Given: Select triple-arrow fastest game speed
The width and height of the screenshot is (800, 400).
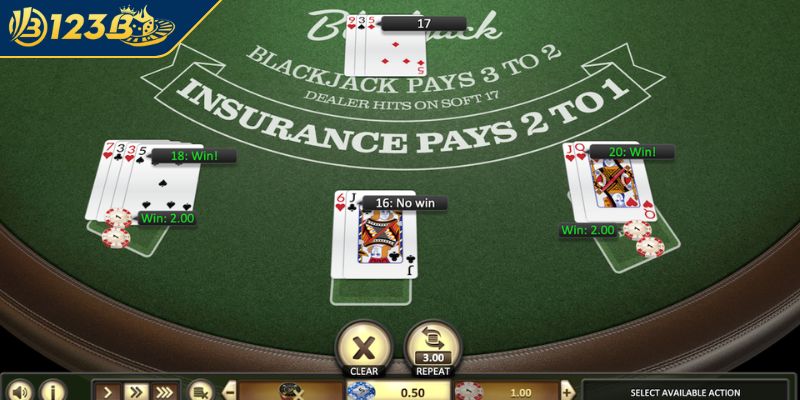Looking at the screenshot, I should coord(165,390).
